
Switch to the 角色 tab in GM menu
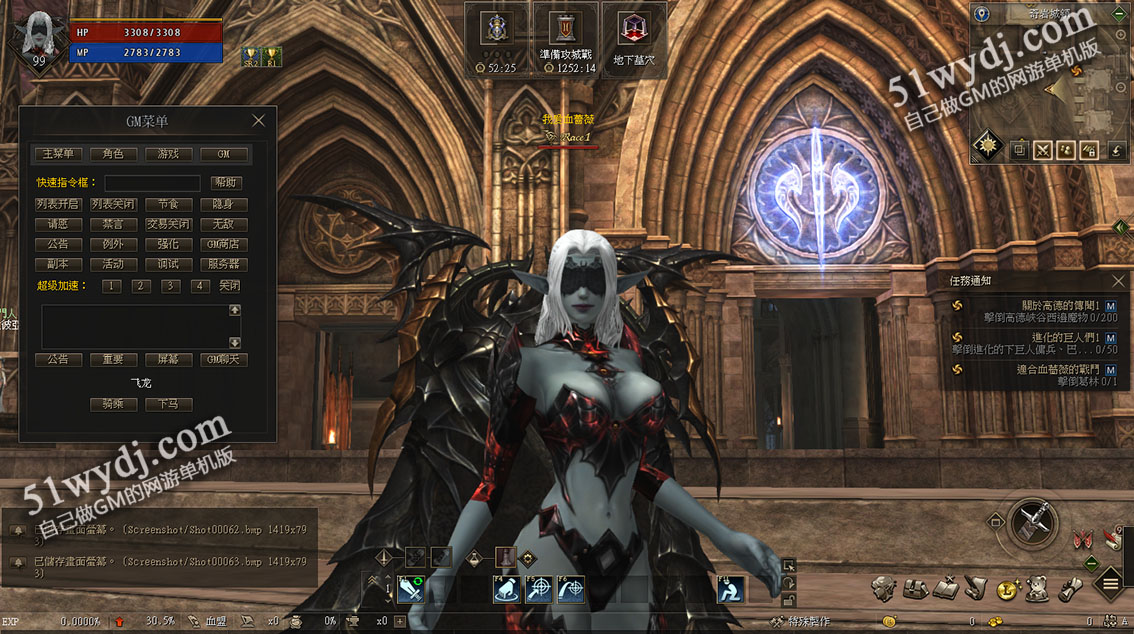113,154
